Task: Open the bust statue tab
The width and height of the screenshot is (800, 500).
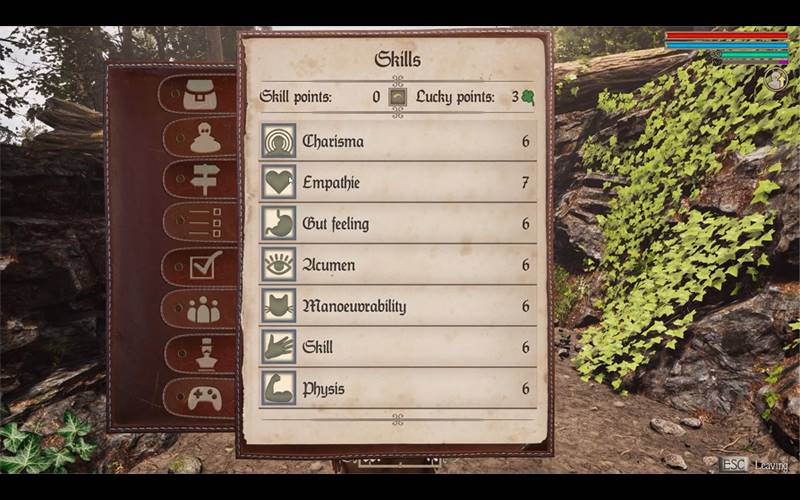Action: point(204,353)
